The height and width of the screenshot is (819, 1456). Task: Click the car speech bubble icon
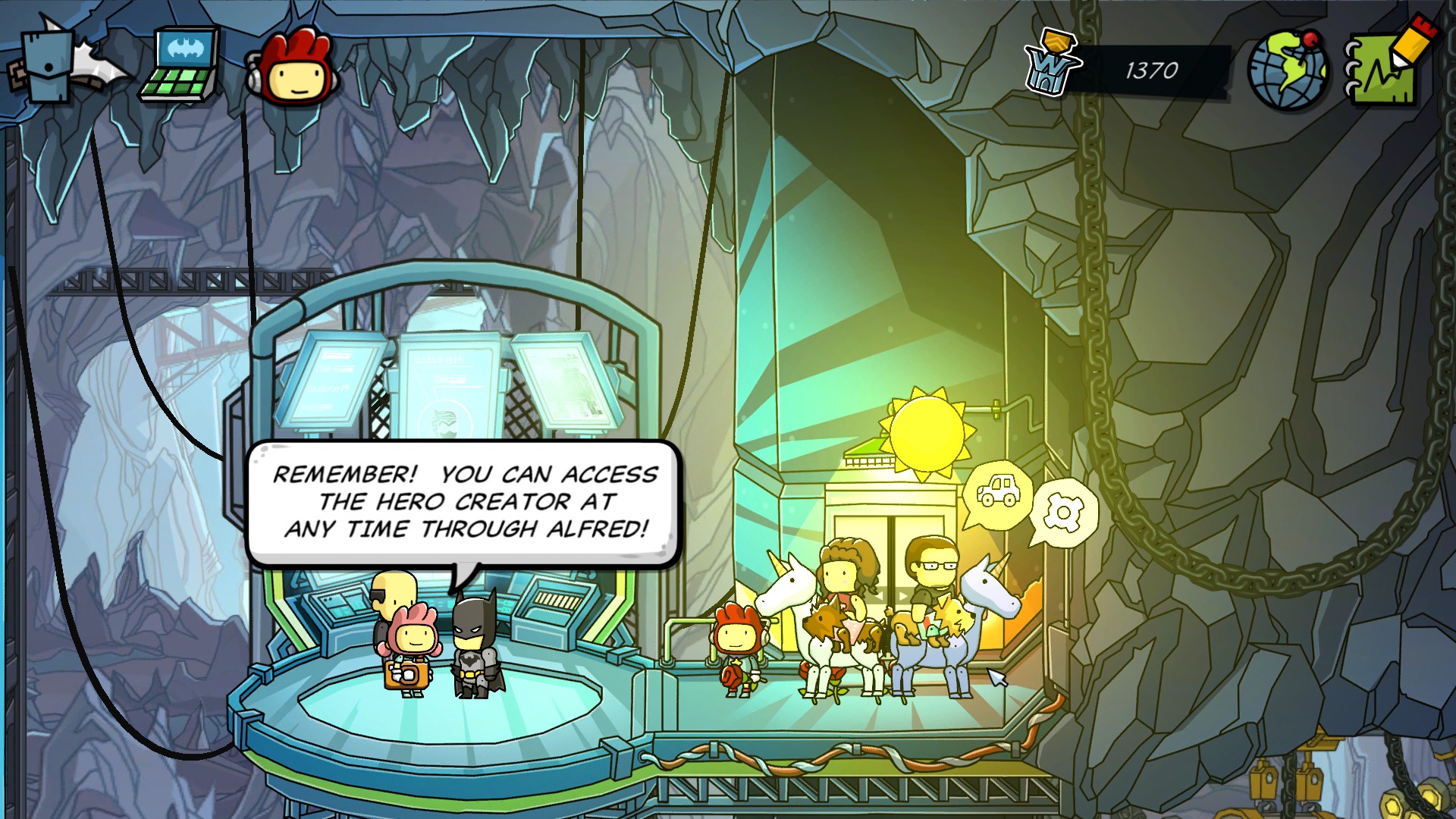(x=998, y=492)
